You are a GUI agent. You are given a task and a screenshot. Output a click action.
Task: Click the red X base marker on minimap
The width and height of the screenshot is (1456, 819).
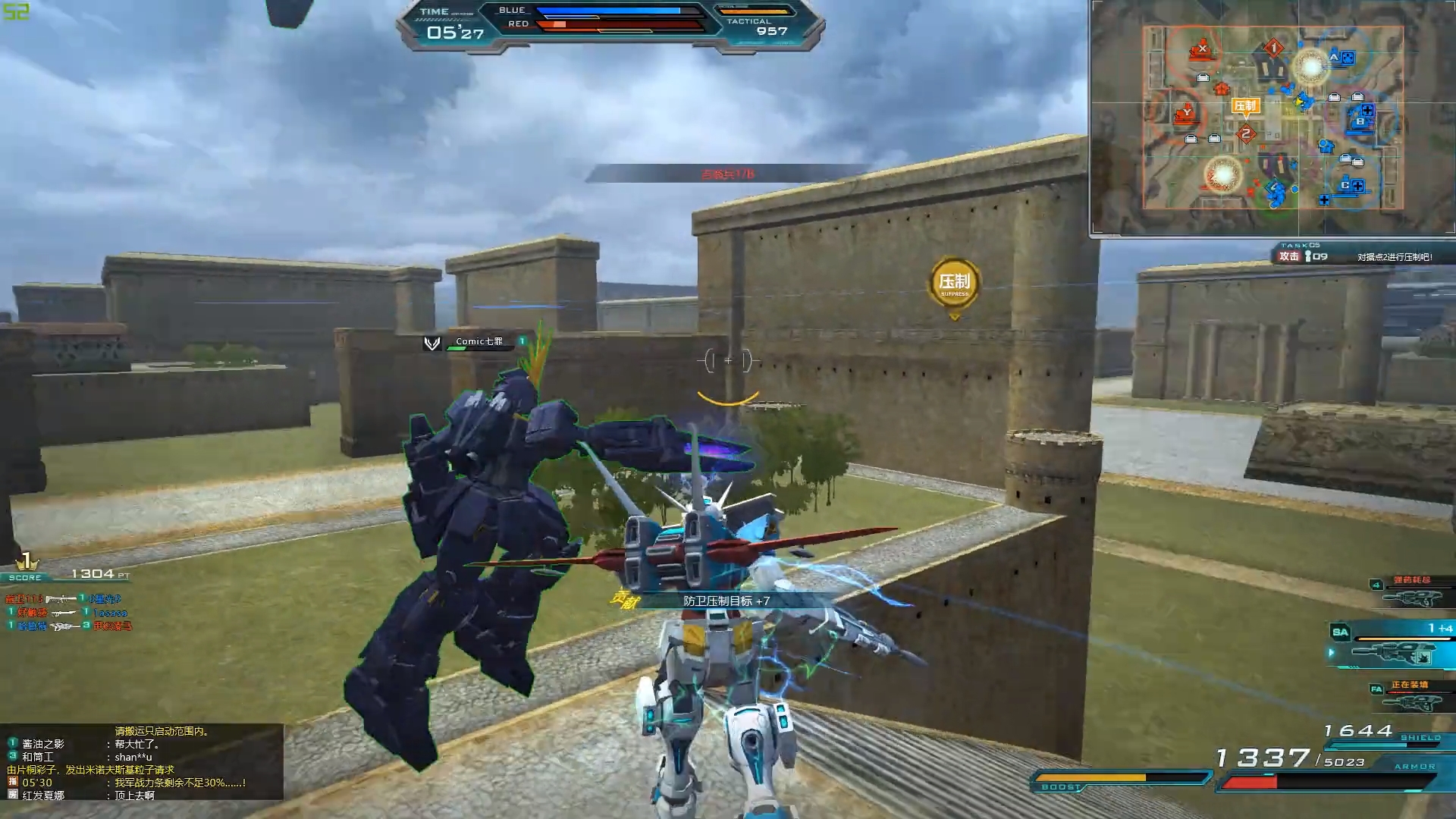(x=1201, y=50)
